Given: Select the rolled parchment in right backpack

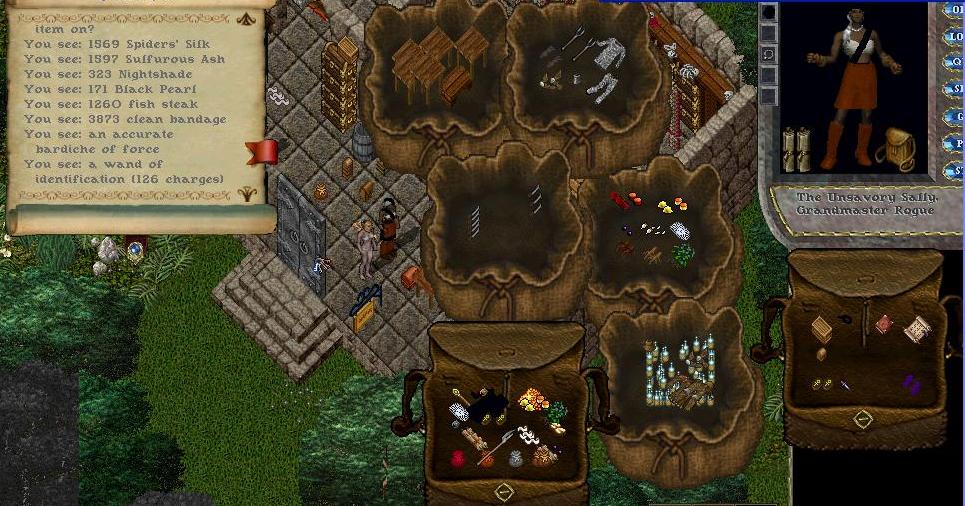Looking at the screenshot, I should pos(917,329).
